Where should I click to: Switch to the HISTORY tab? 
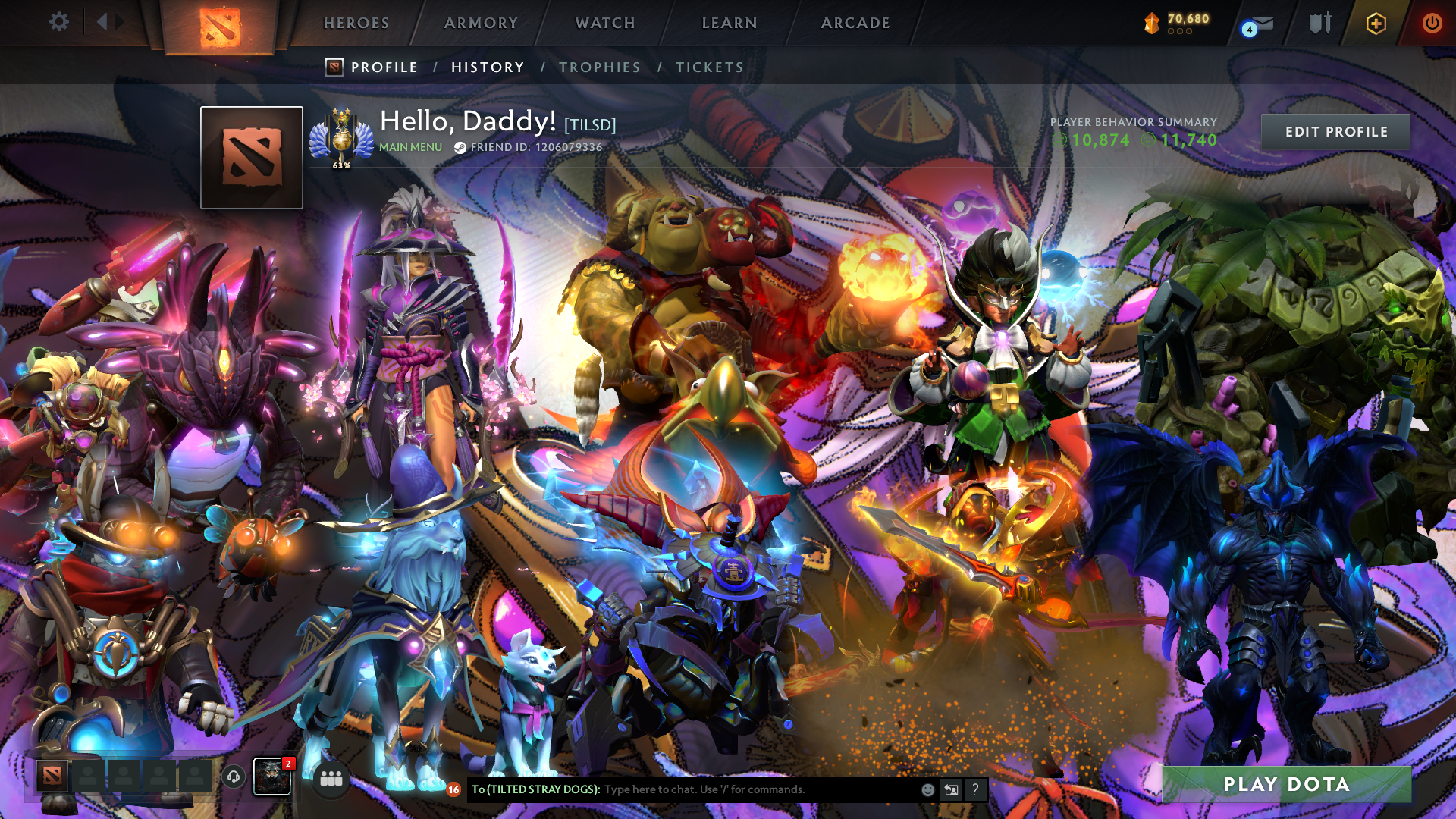pyautogui.click(x=488, y=67)
